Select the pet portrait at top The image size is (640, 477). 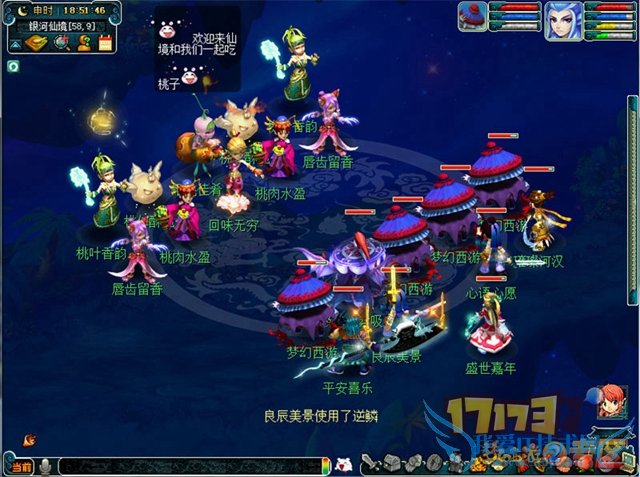tap(473, 16)
